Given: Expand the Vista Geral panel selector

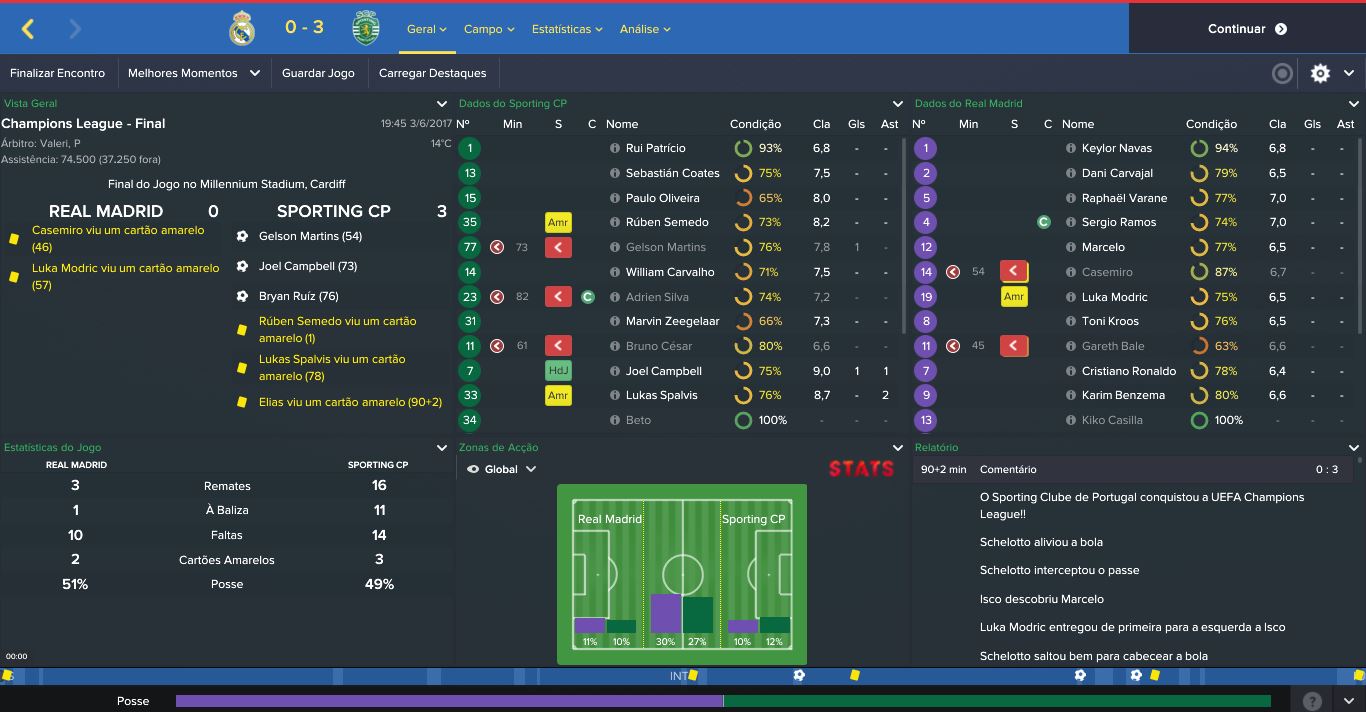Looking at the screenshot, I should (442, 104).
